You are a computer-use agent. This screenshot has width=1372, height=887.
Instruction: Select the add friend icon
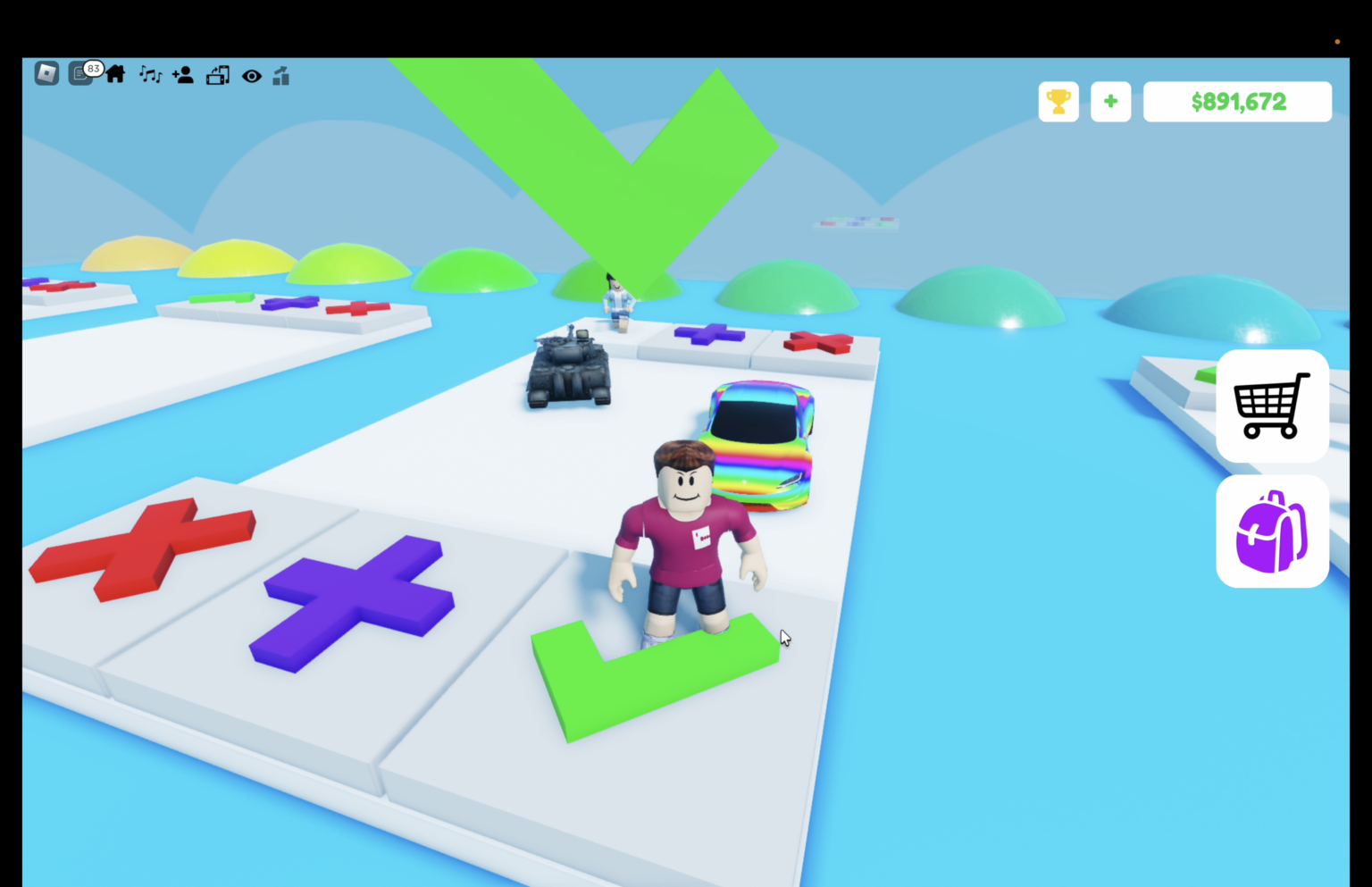[183, 75]
